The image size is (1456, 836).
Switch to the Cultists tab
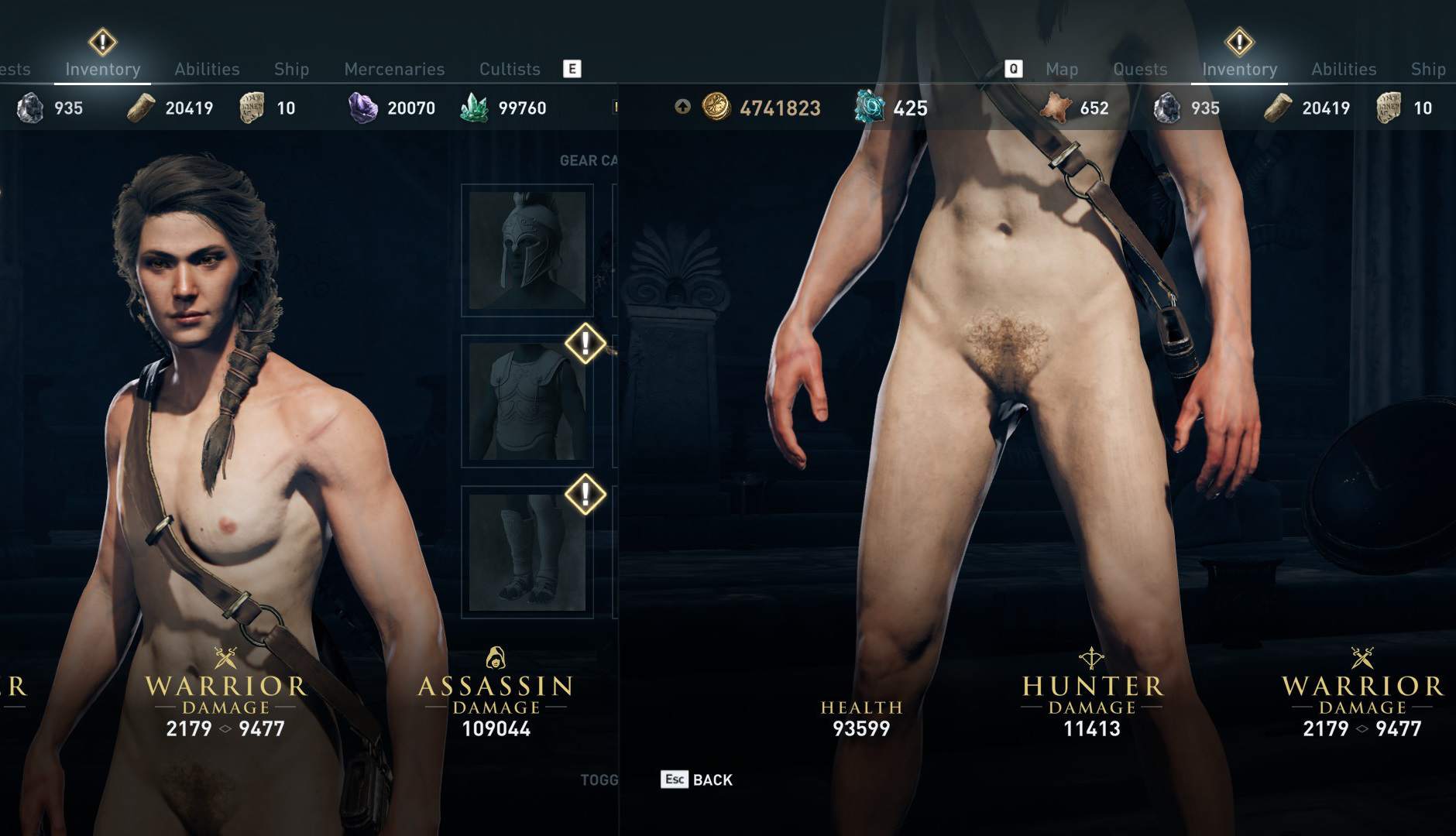(x=510, y=70)
